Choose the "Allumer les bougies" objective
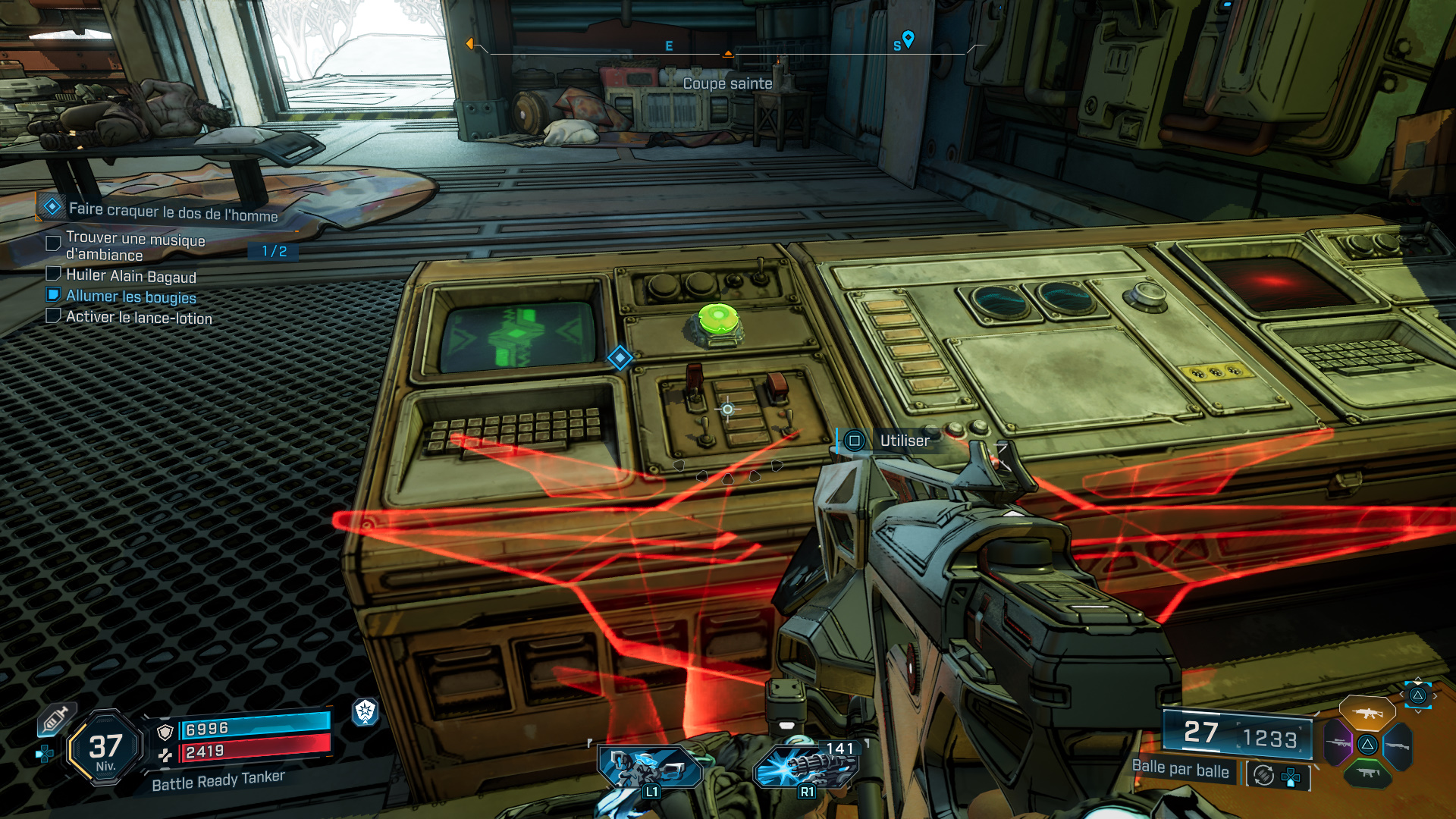The image size is (1456, 819). pyautogui.click(x=130, y=297)
